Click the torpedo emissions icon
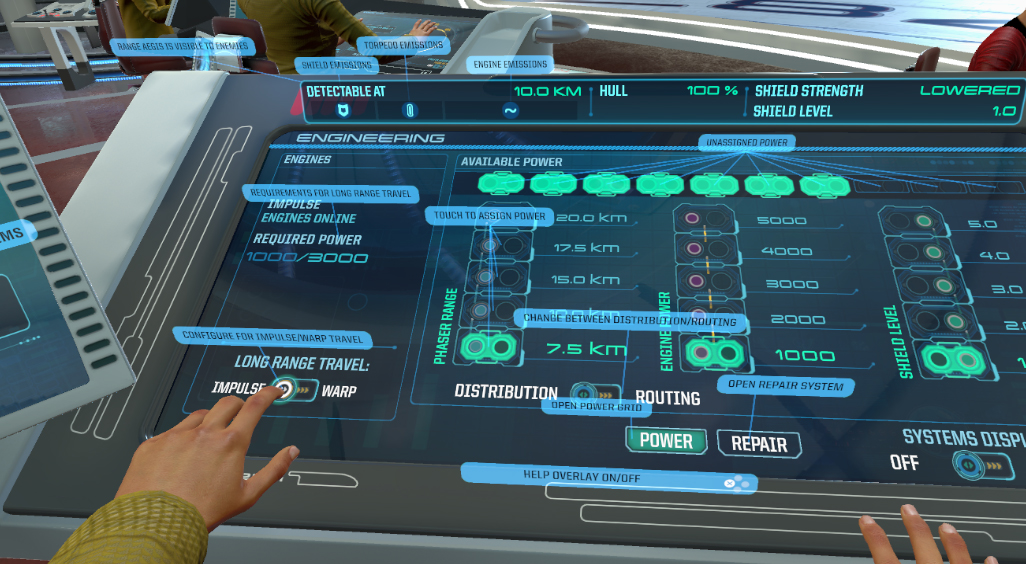This screenshot has height=564, width=1026. (x=408, y=110)
